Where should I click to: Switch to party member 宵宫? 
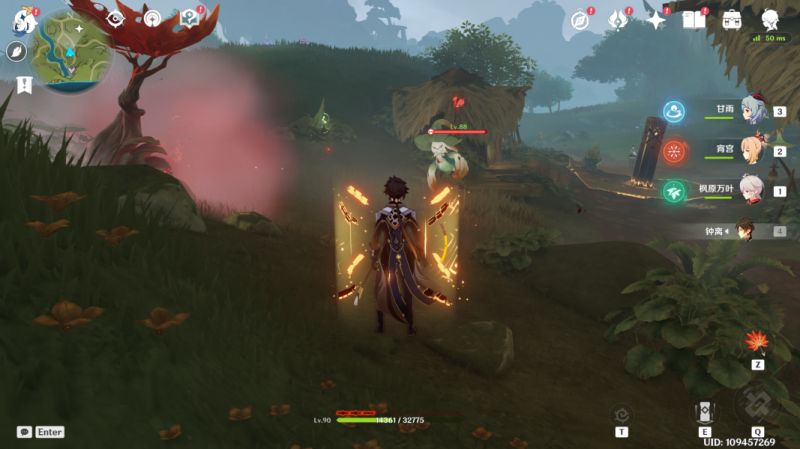click(752, 151)
